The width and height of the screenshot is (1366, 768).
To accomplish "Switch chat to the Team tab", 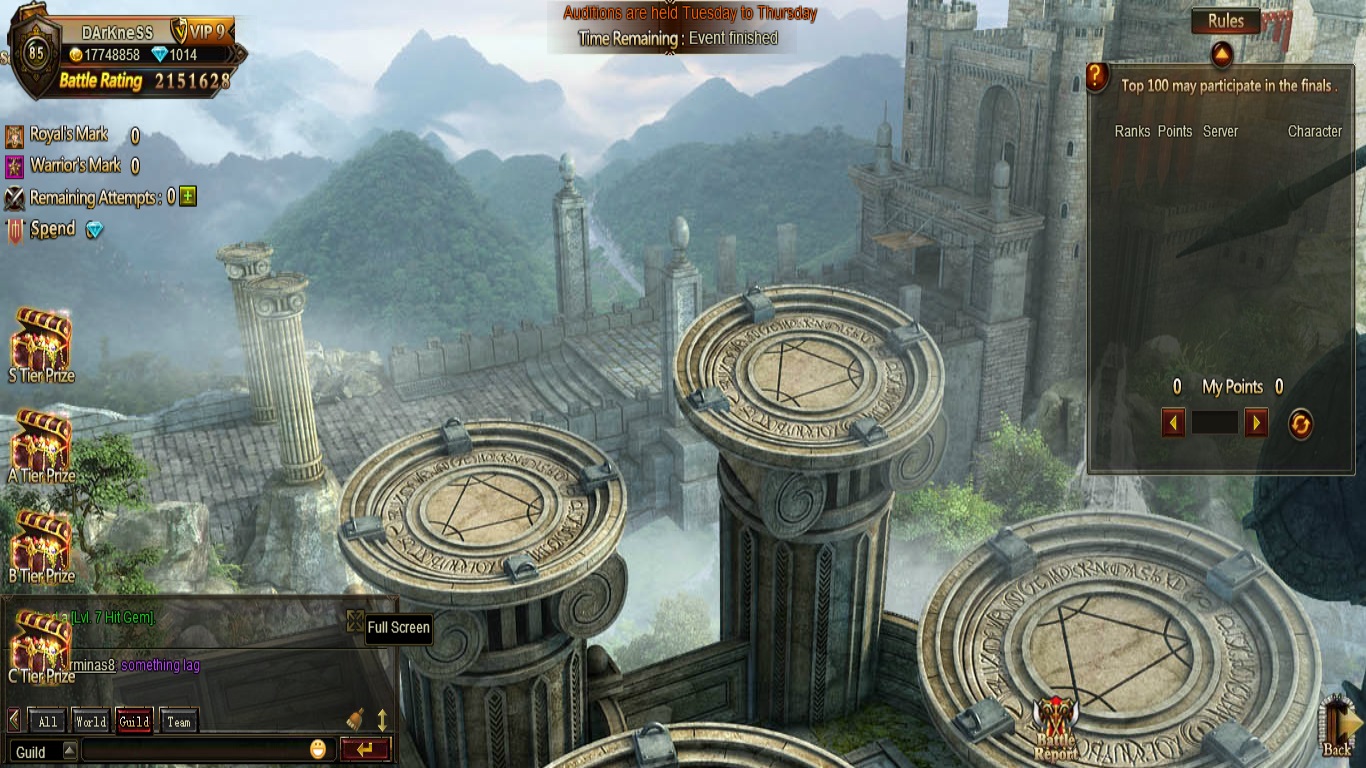I will [x=179, y=721].
